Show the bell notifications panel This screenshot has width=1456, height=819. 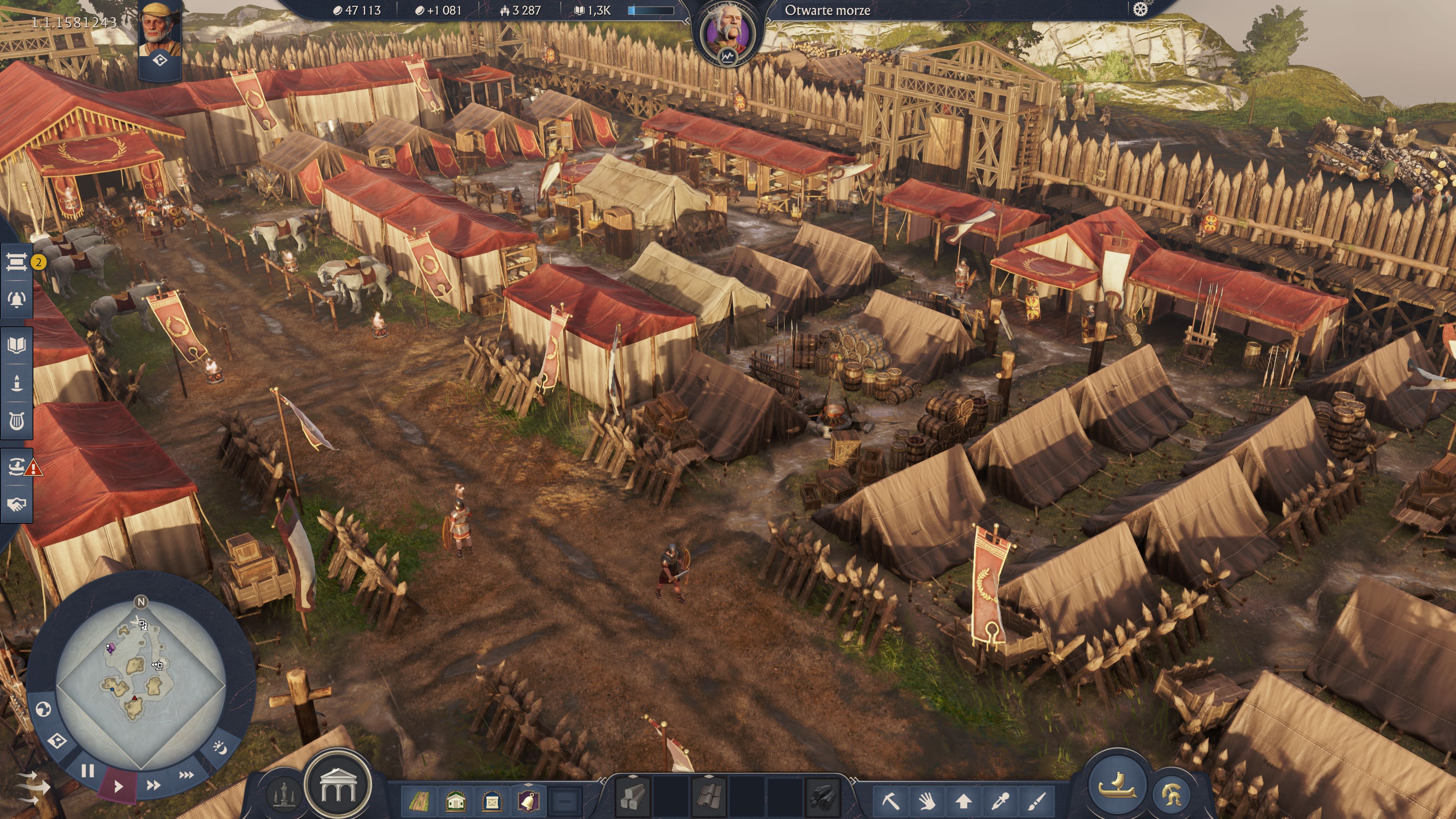pyautogui.click(x=16, y=300)
